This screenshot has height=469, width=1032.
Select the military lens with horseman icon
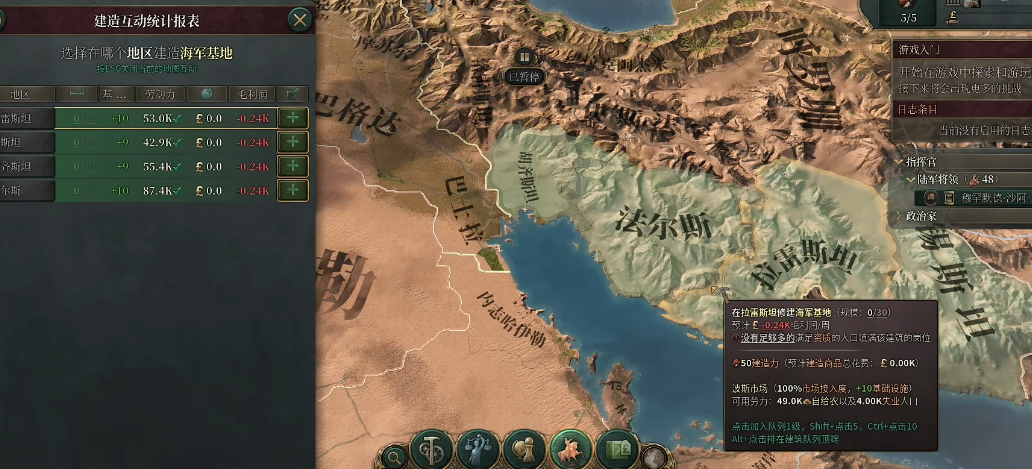[x=571, y=449]
